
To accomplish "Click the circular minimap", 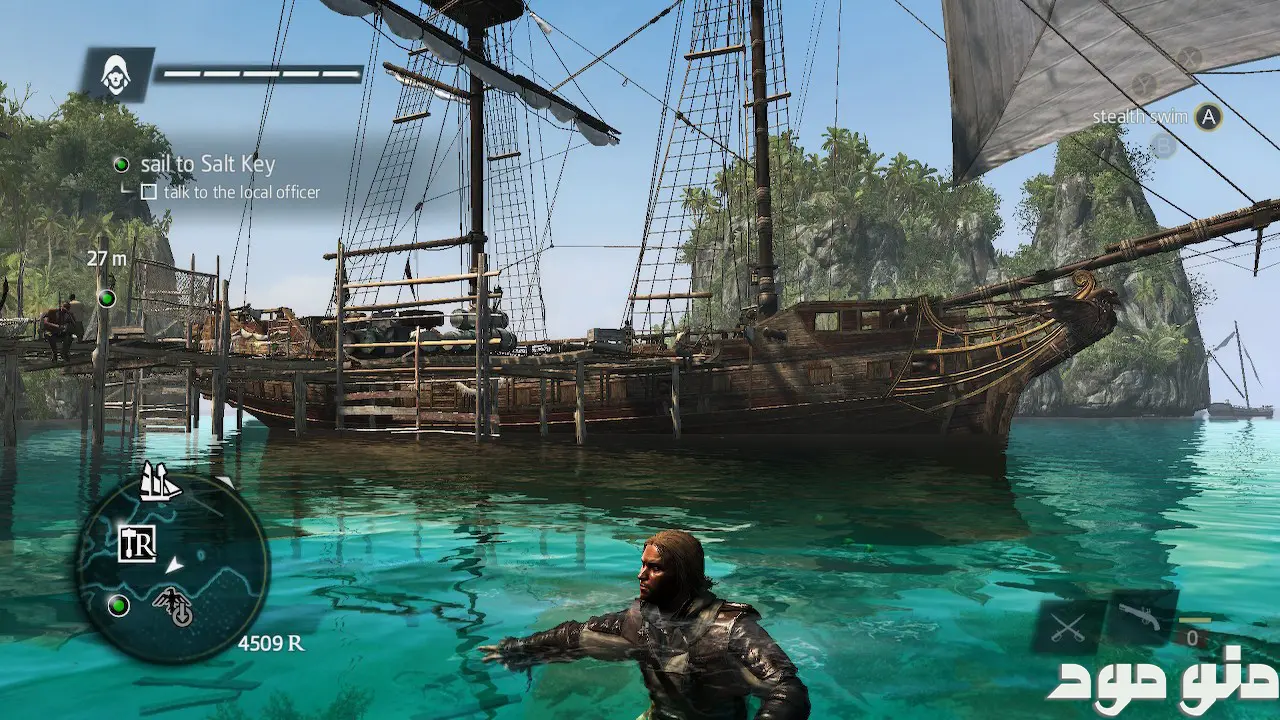I will [x=172, y=566].
